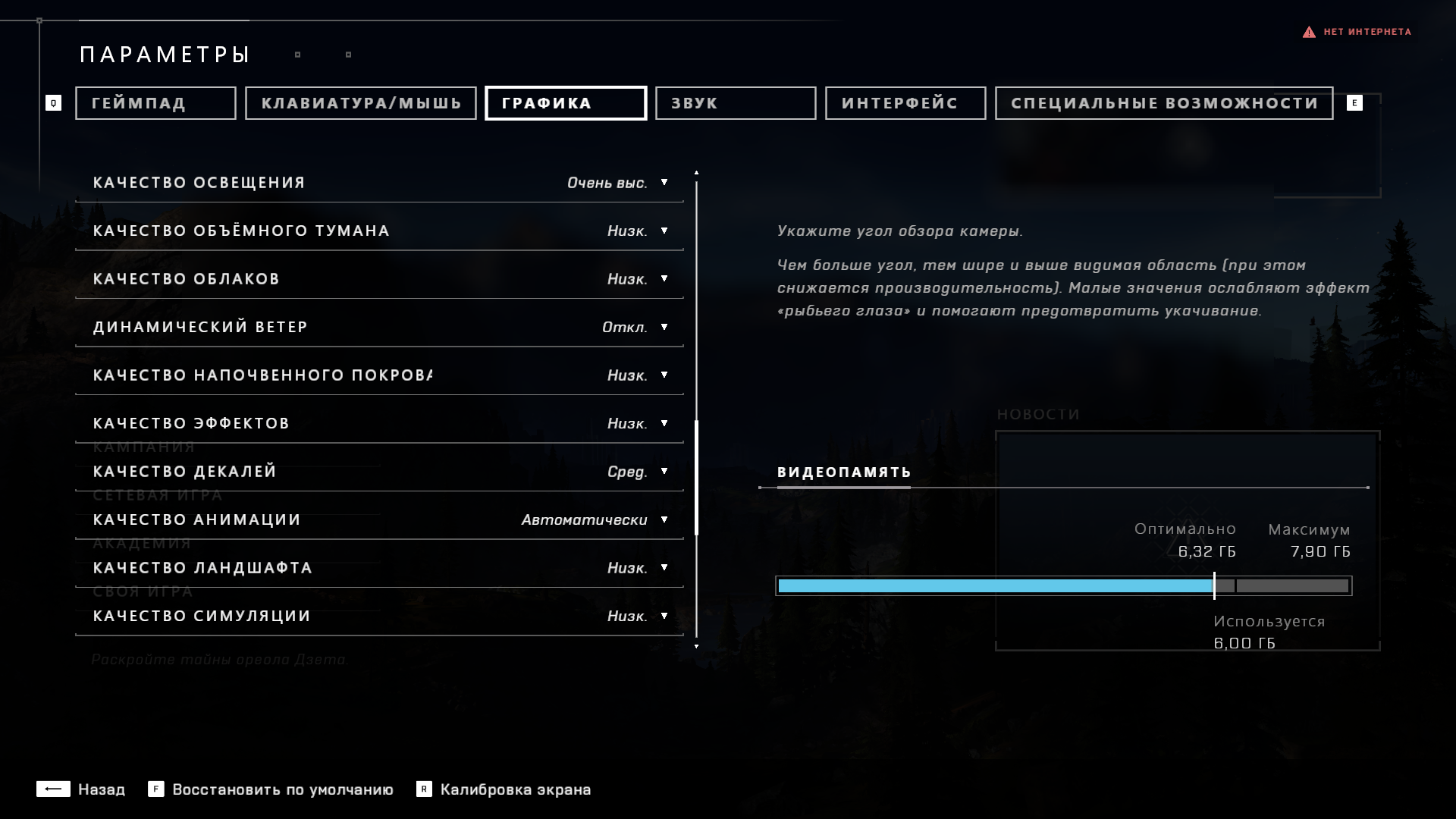The width and height of the screenshot is (1456, 819).
Task: Select the Графика tab
Action: pos(566,103)
